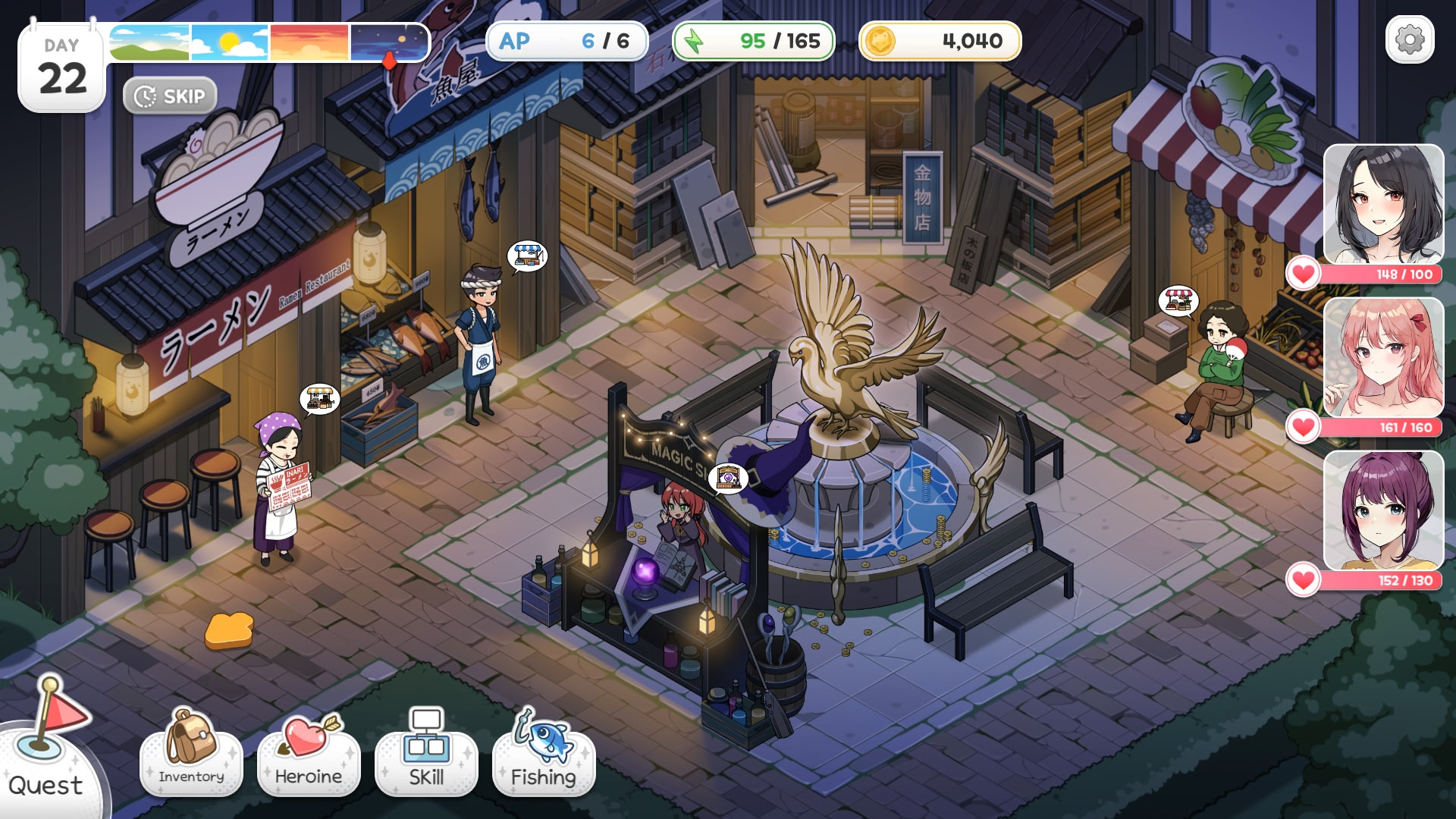Select the pink-haired heroine portrait
This screenshot has height=819, width=1456.
click(x=1383, y=358)
